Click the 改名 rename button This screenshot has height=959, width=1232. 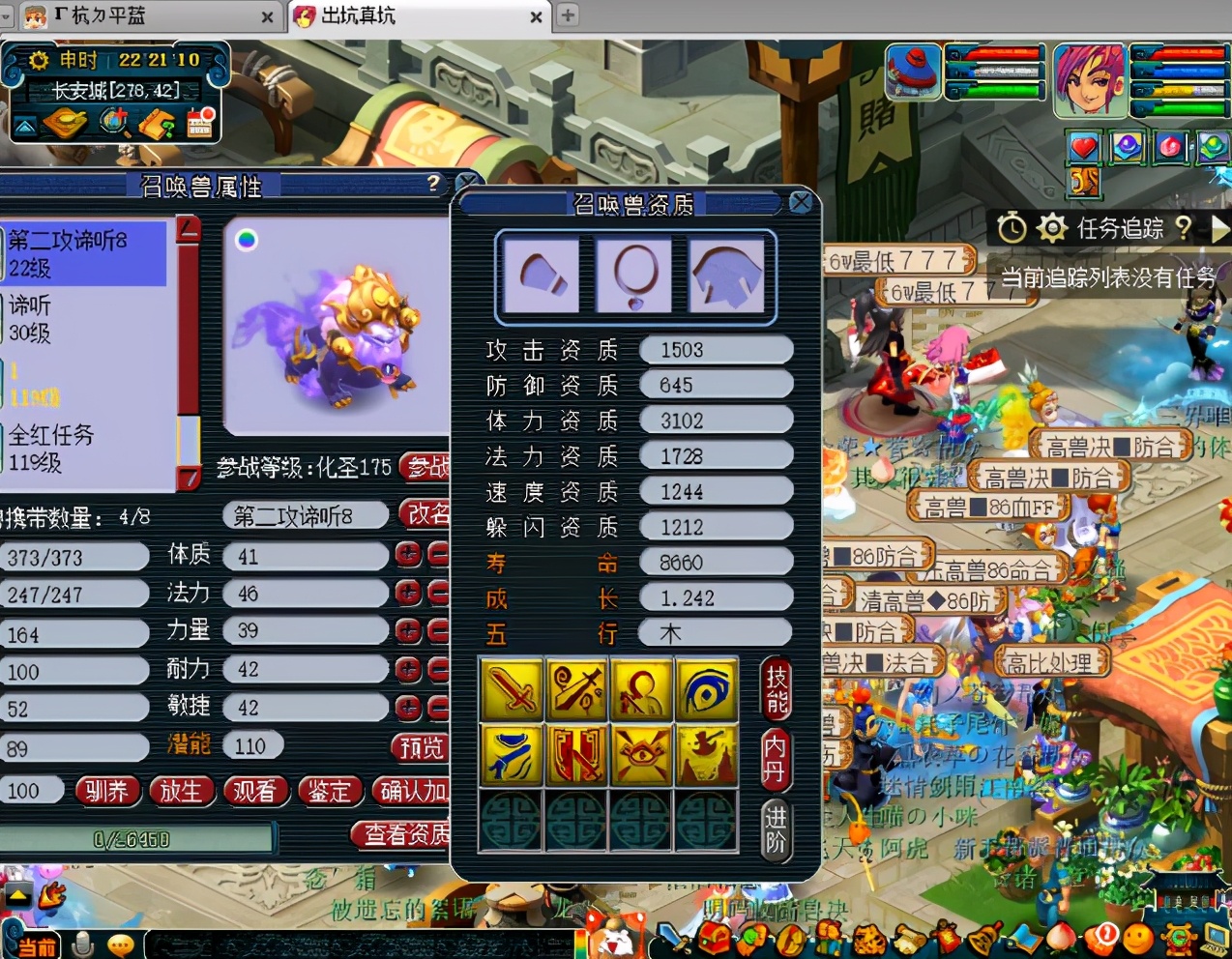426,514
